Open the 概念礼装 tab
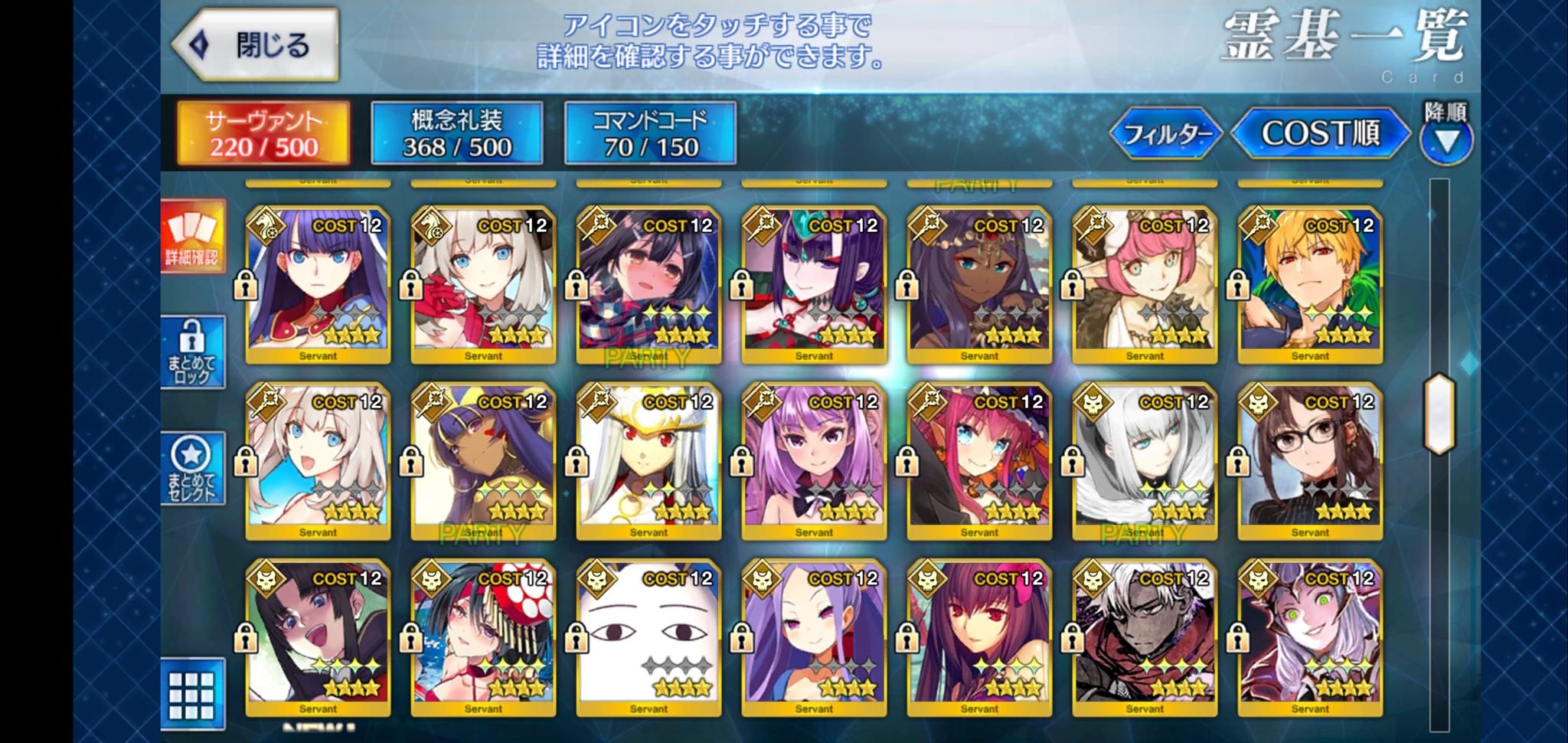 (457, 133)
